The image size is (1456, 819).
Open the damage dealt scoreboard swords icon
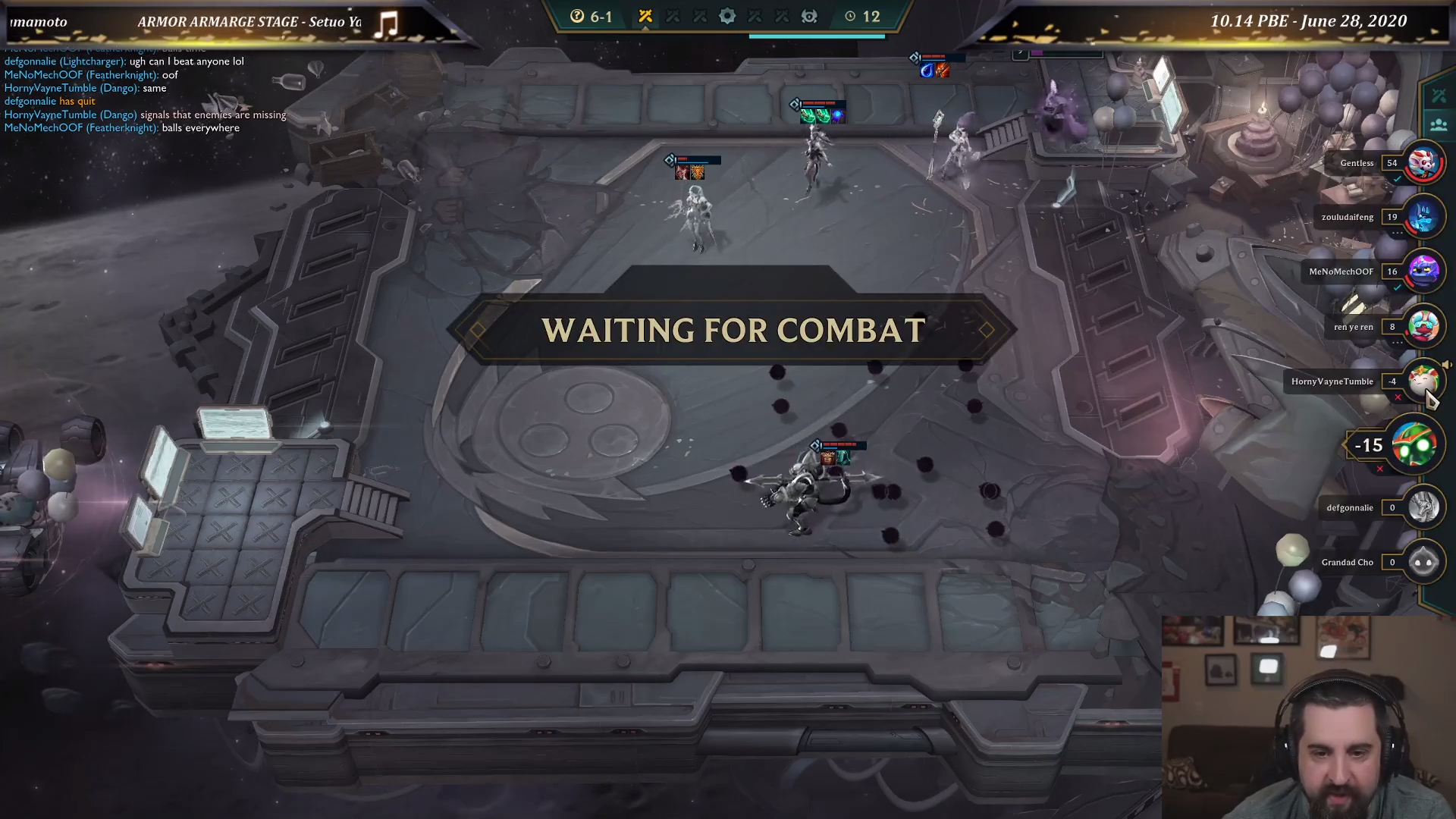coord(1439,95)
